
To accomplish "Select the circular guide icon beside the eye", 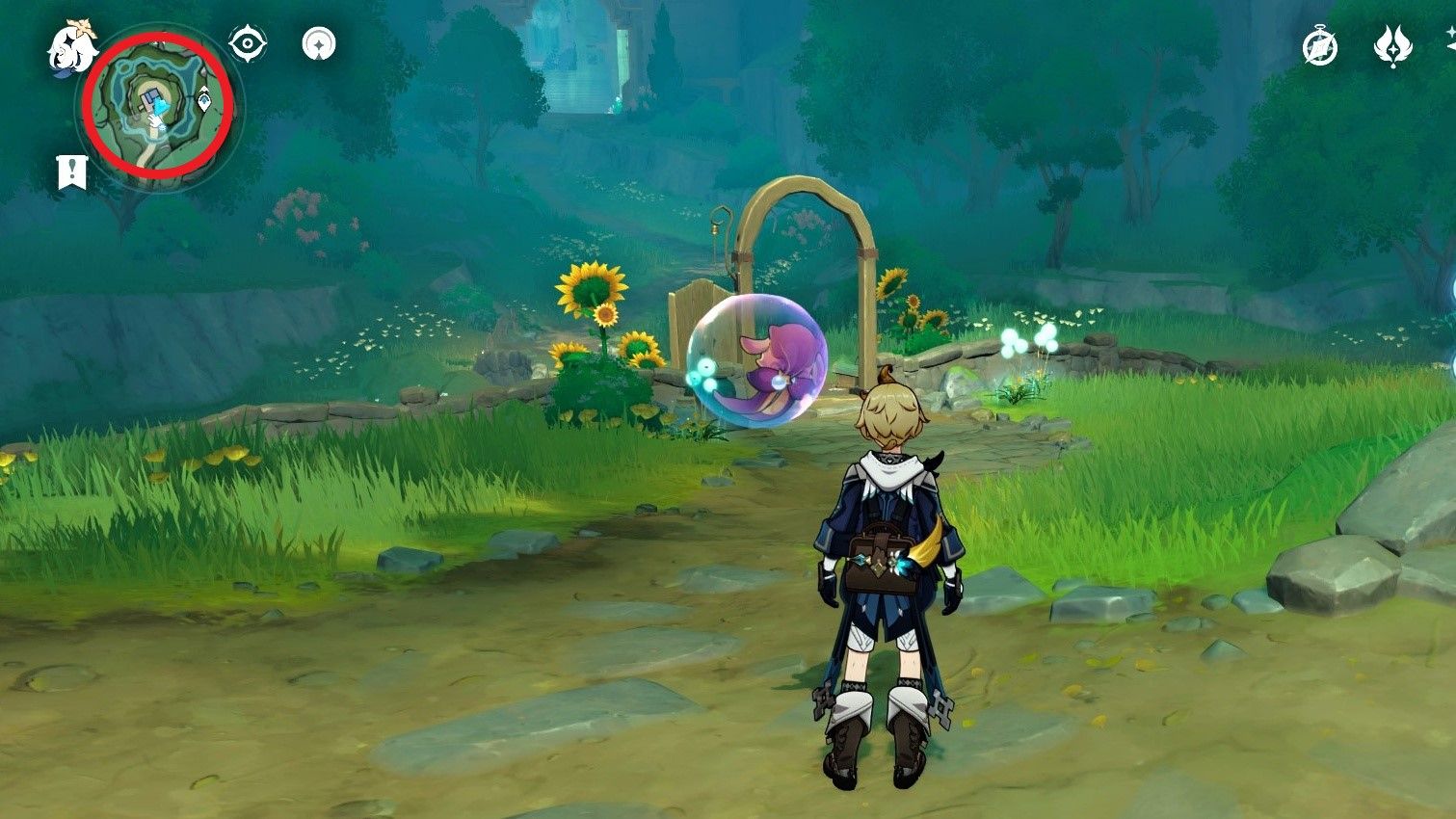I will [318, 41].
